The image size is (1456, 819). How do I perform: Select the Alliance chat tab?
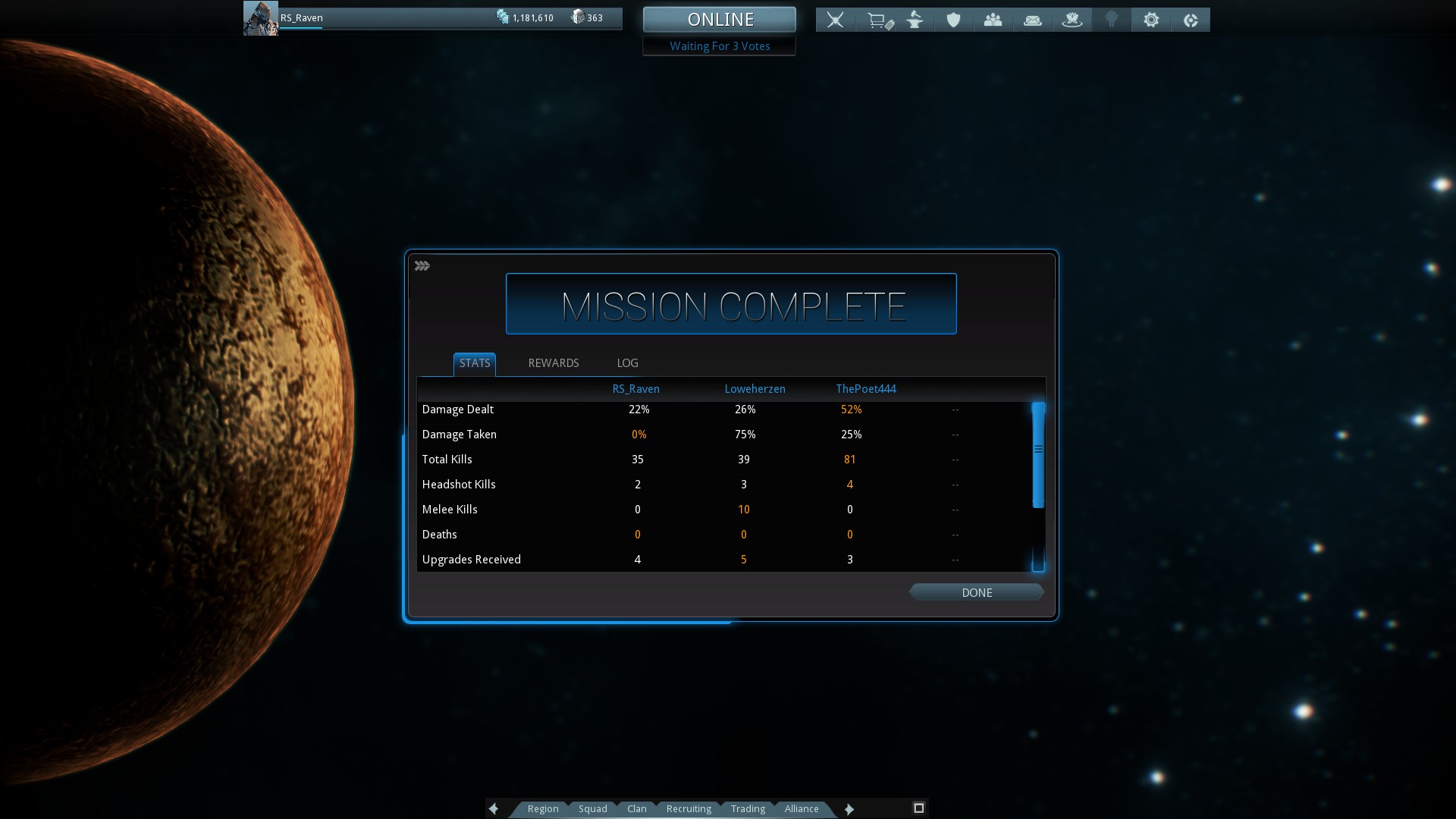point(802,809)
